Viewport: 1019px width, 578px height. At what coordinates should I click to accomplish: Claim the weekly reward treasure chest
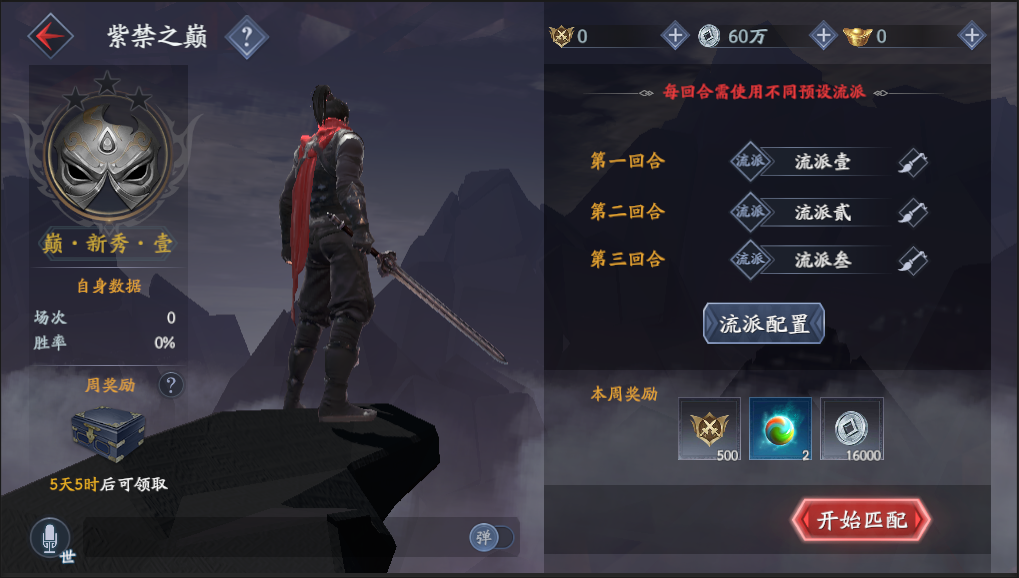pos(108,432)
